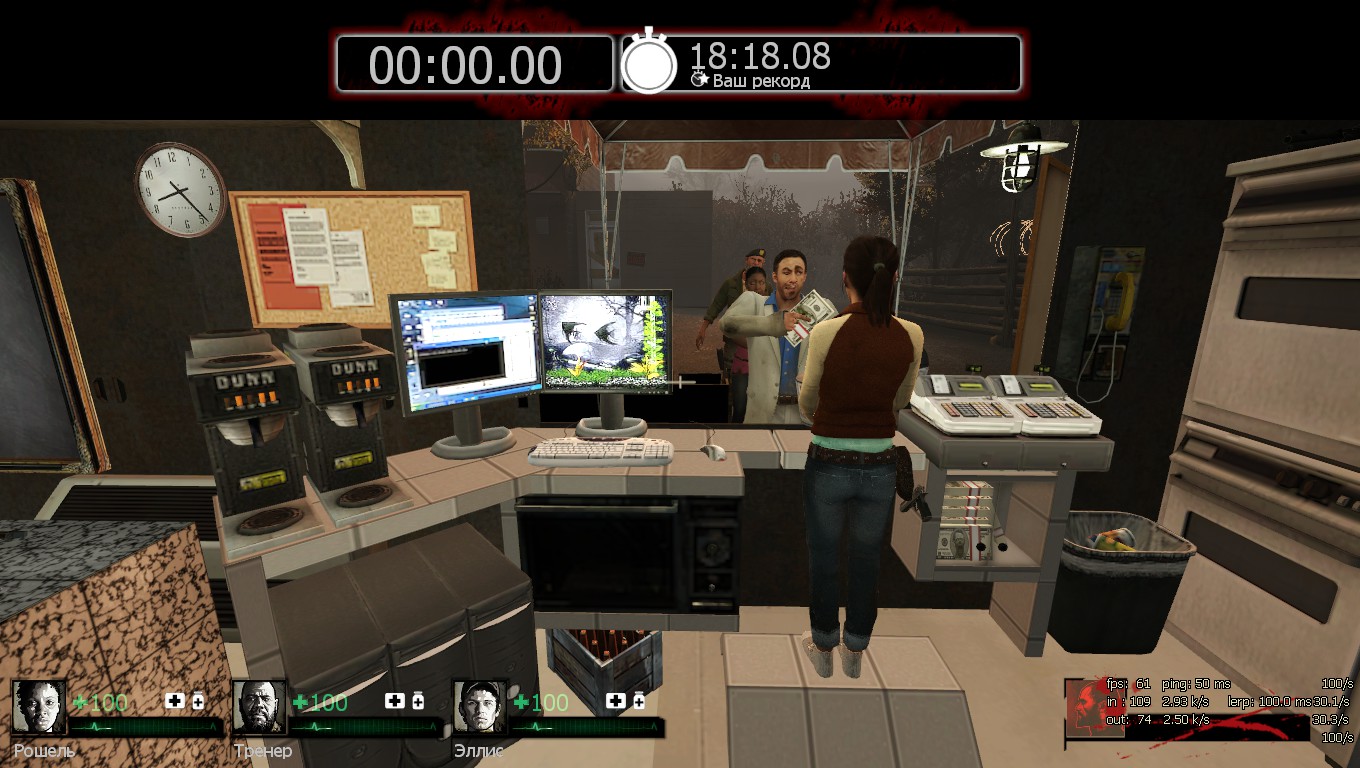Select Rochelle's teammate portrait
Viewport: 1360px width, 768px height.
click(40, 707)
